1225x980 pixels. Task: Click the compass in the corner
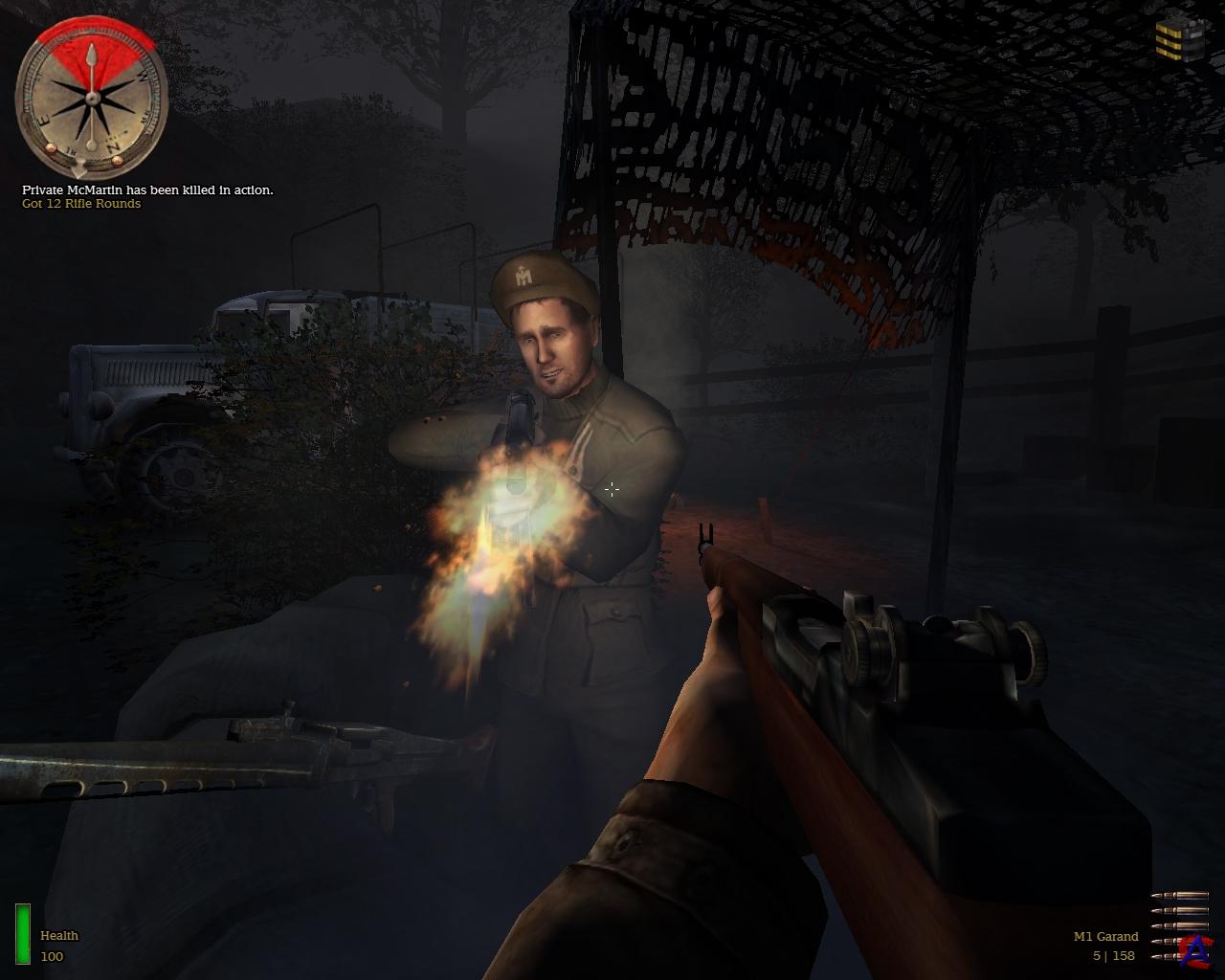[92, 97]
